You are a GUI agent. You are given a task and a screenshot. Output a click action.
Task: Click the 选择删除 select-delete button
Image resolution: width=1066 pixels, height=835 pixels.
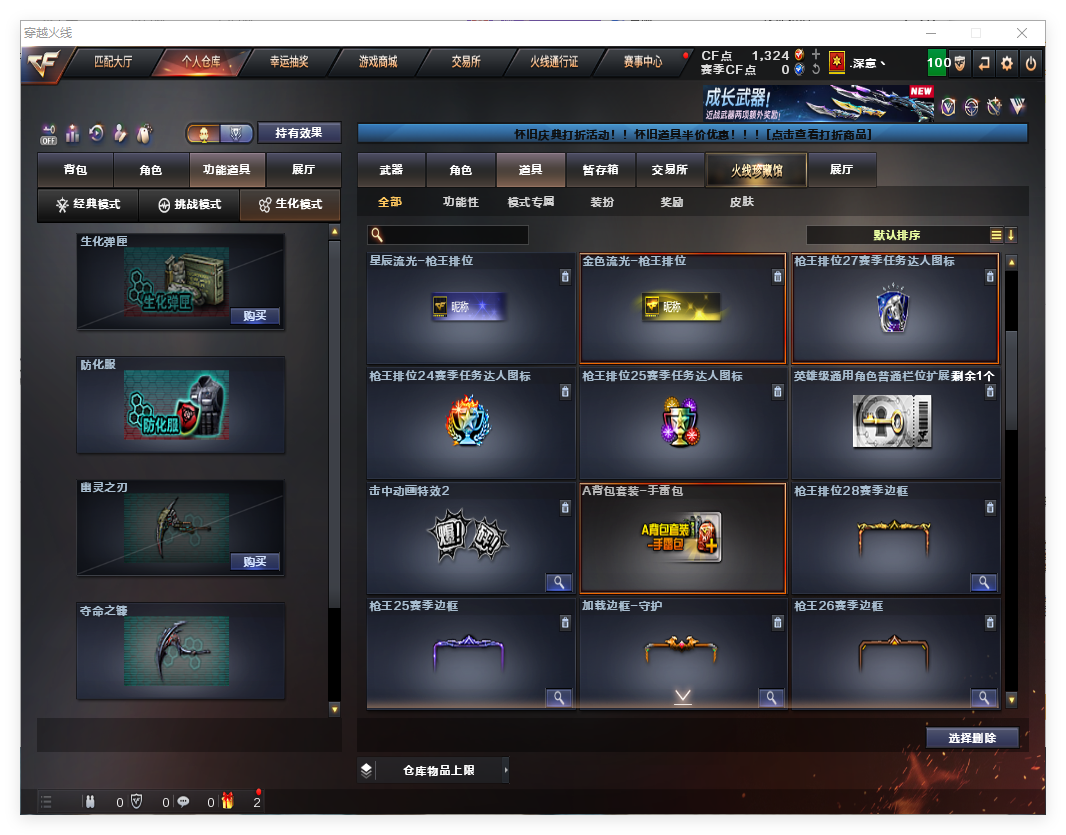[972, 738]
